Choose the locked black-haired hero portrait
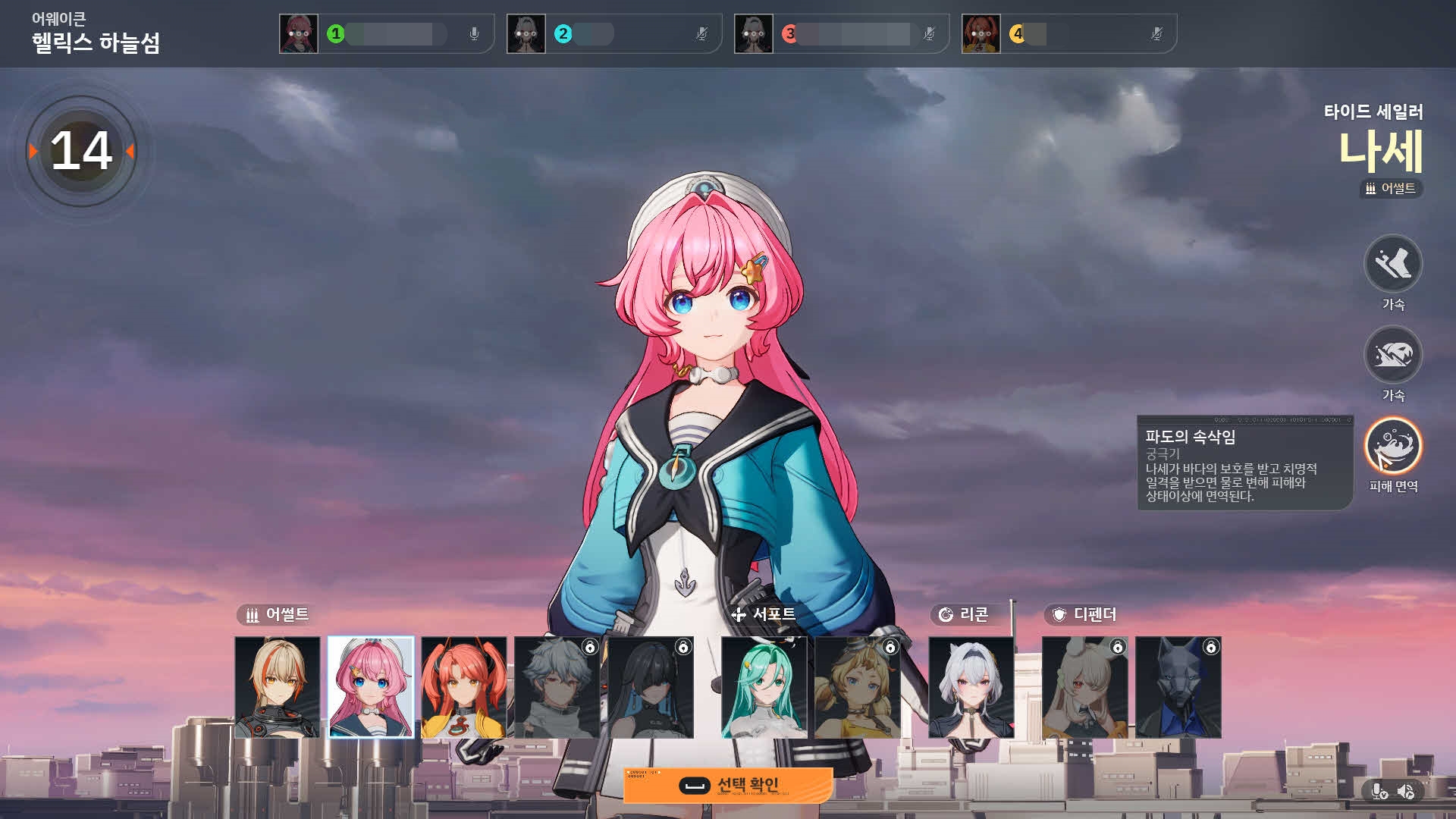 click(x=651, y=687)
